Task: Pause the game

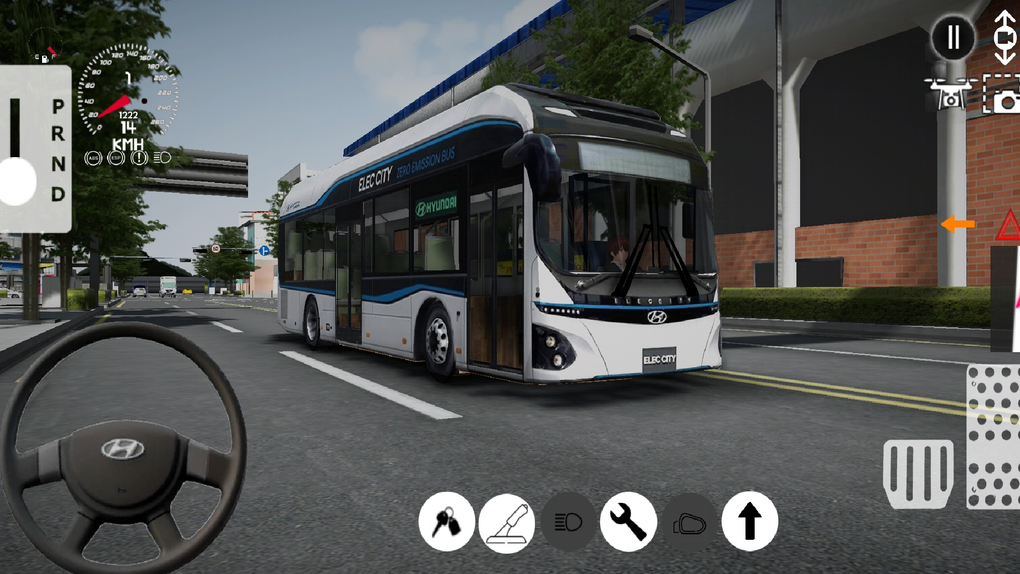Action: pos(953,38)
